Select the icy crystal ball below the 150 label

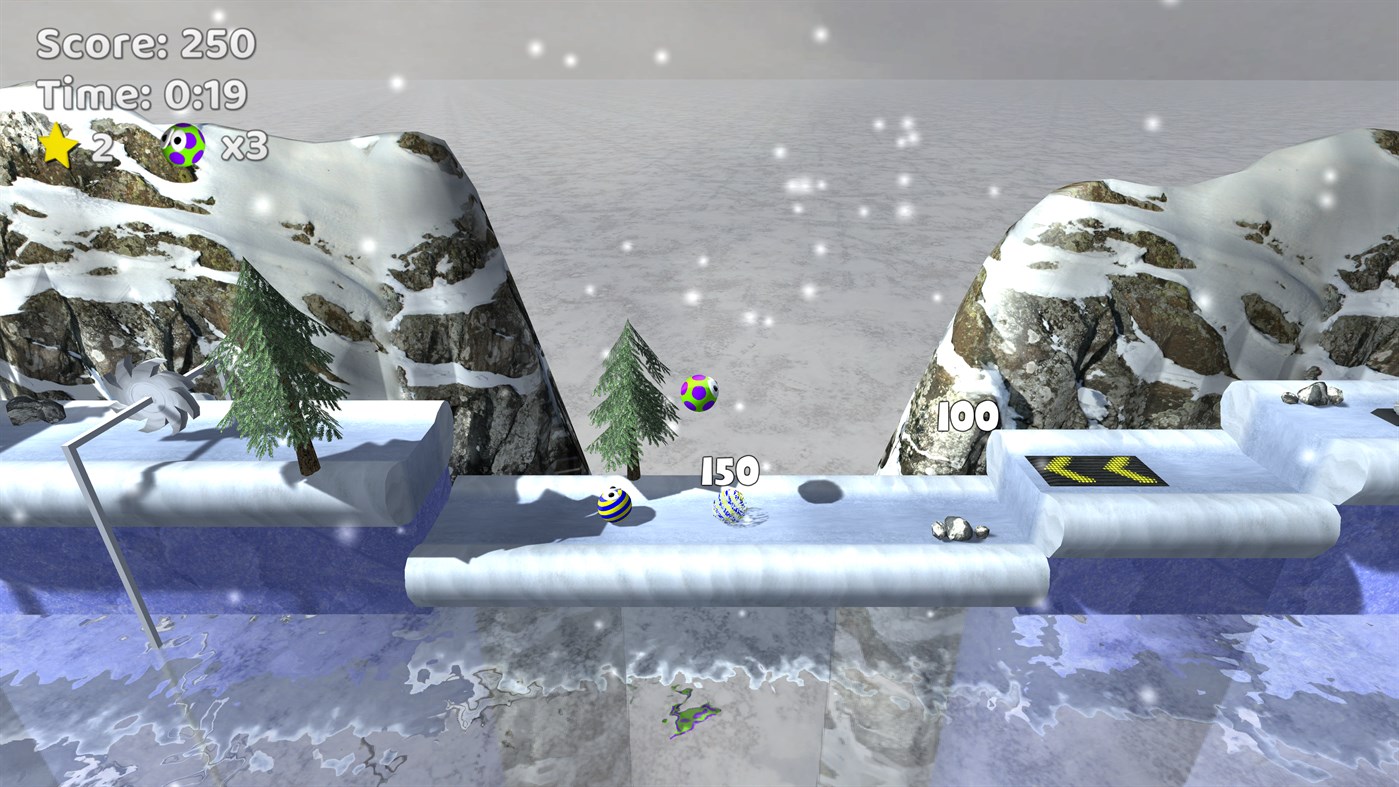click(x=732, y=505)
